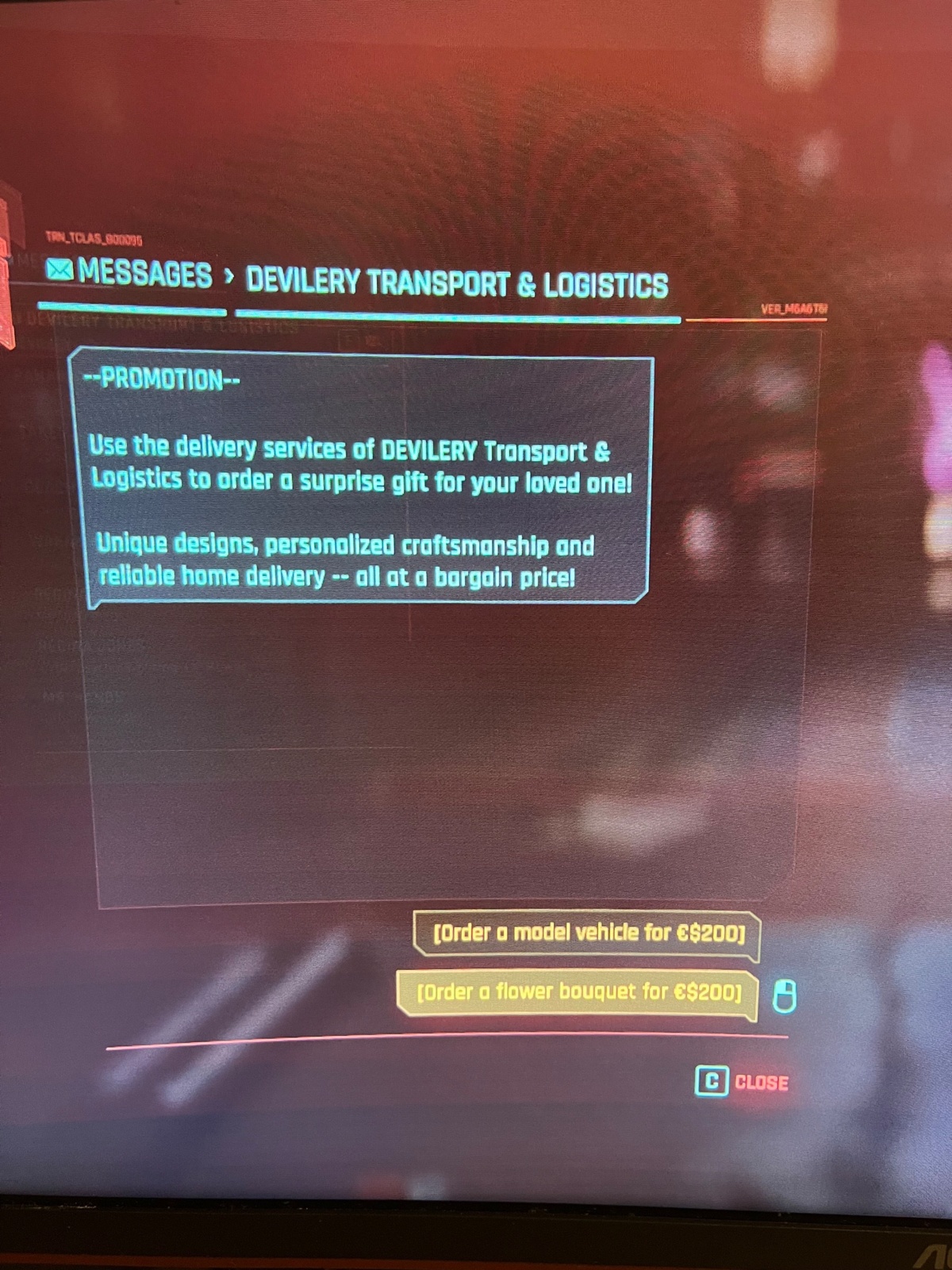The width and height of the screenshot is (952, 1270).
Task: Choose the flower bouquet order reply
Action: (578, 992)
